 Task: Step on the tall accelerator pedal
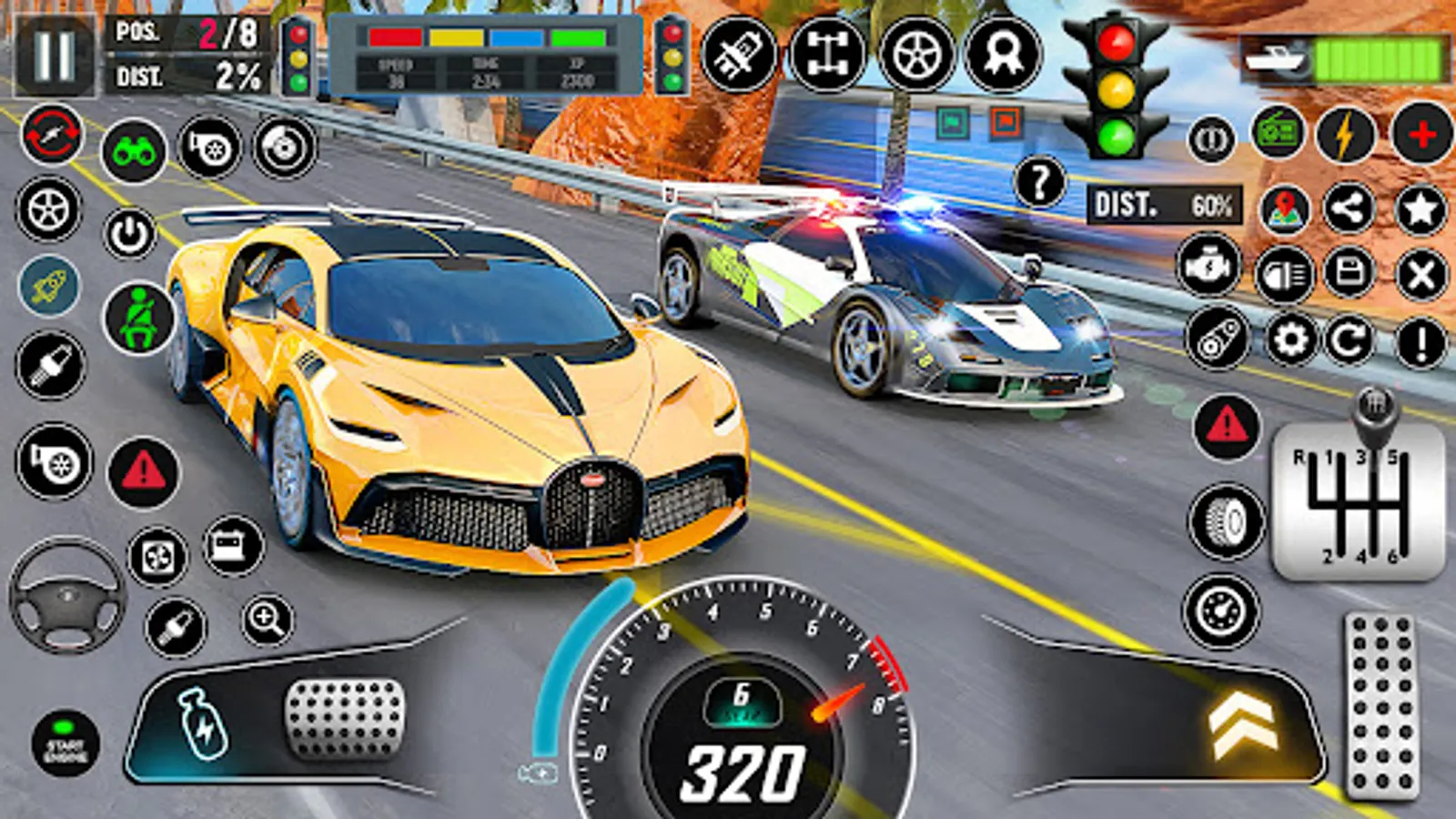pos(1380,705)
